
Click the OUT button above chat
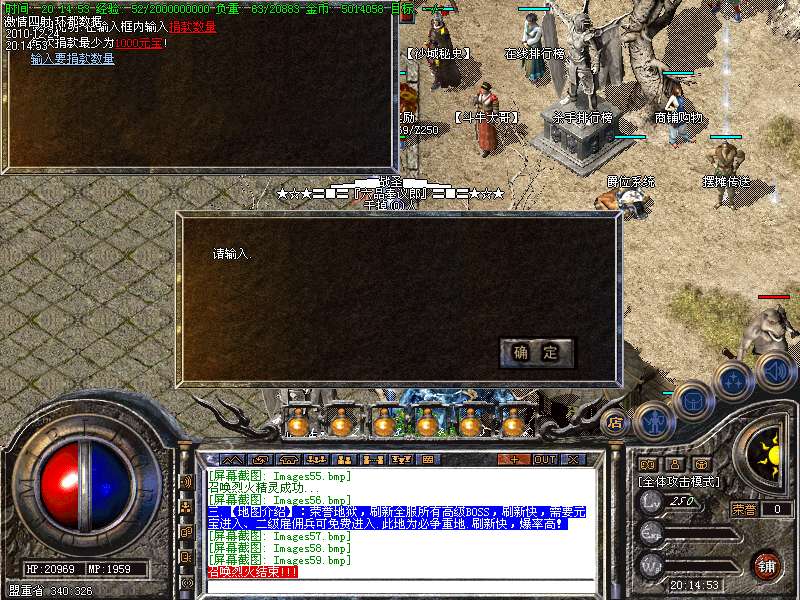pyautogui.click(x=544, y=459)
